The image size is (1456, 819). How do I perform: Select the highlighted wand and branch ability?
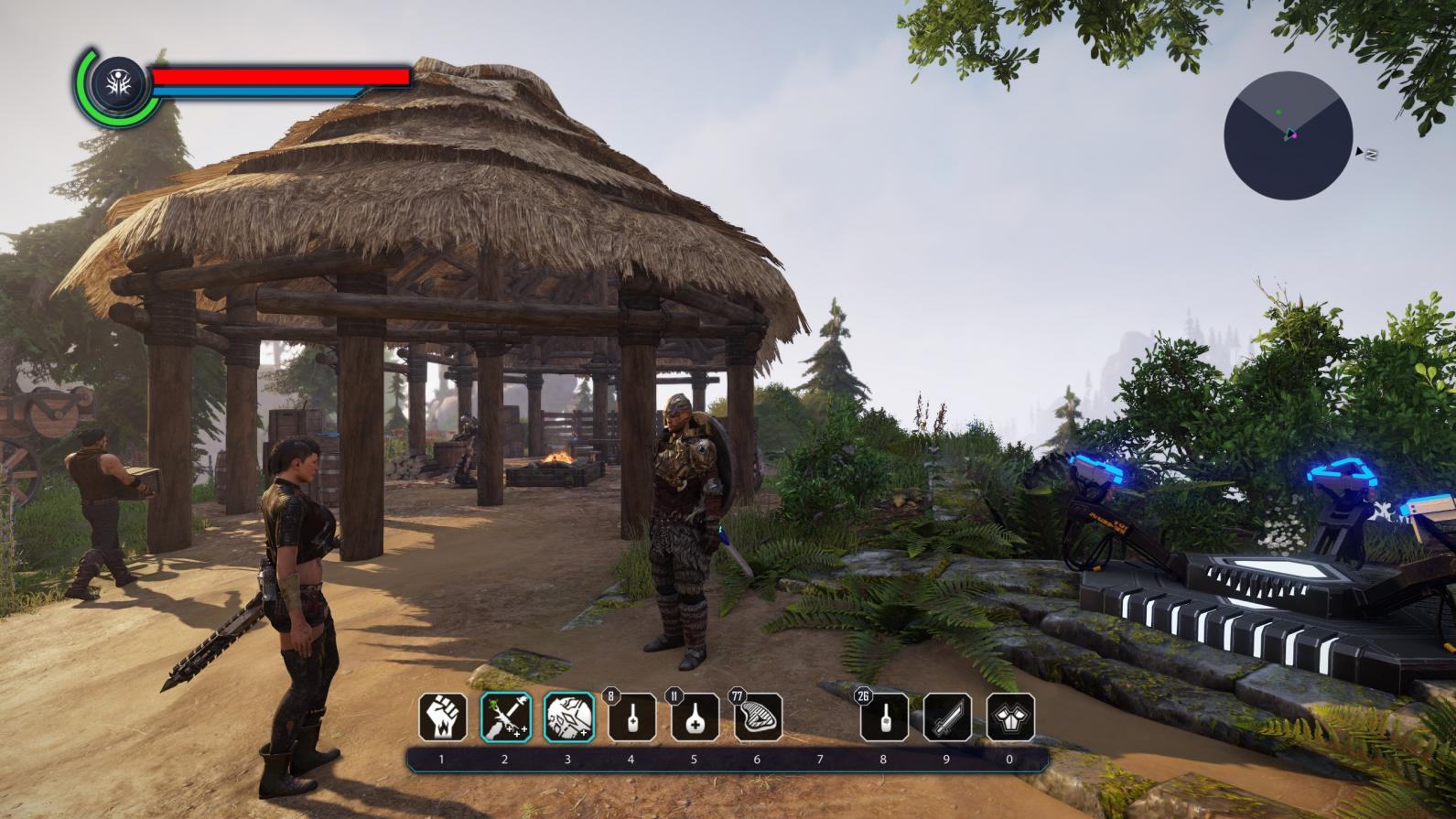click(506, 717)
